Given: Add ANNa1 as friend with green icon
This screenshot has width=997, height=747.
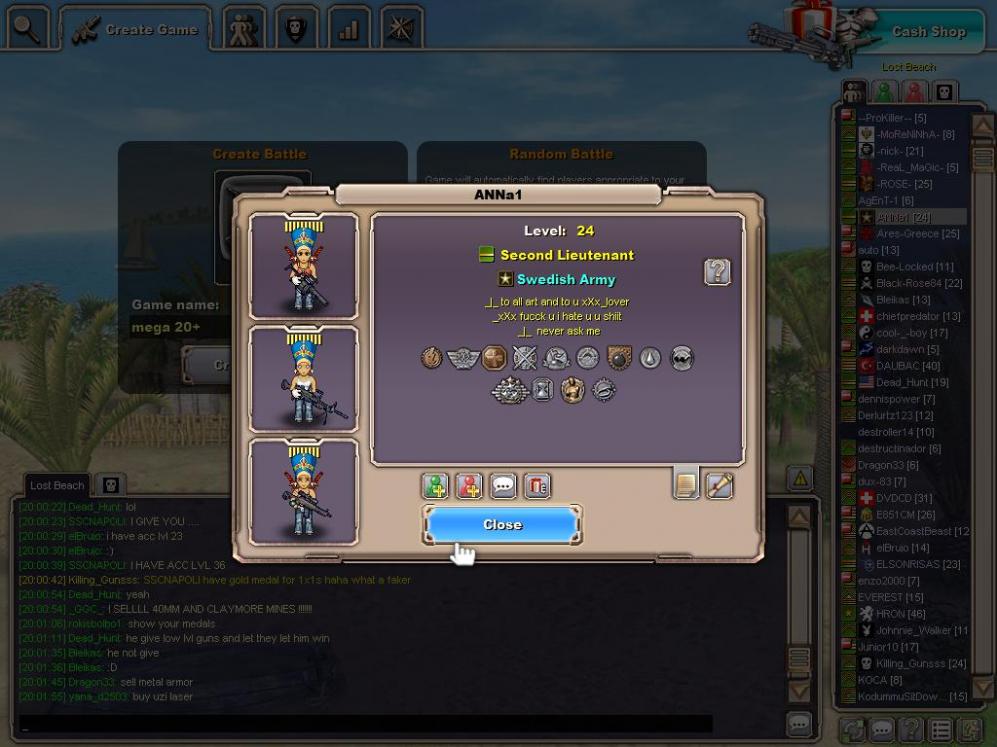Looking at the screenshot, I should pyautogui.click(x=435, y=486).
